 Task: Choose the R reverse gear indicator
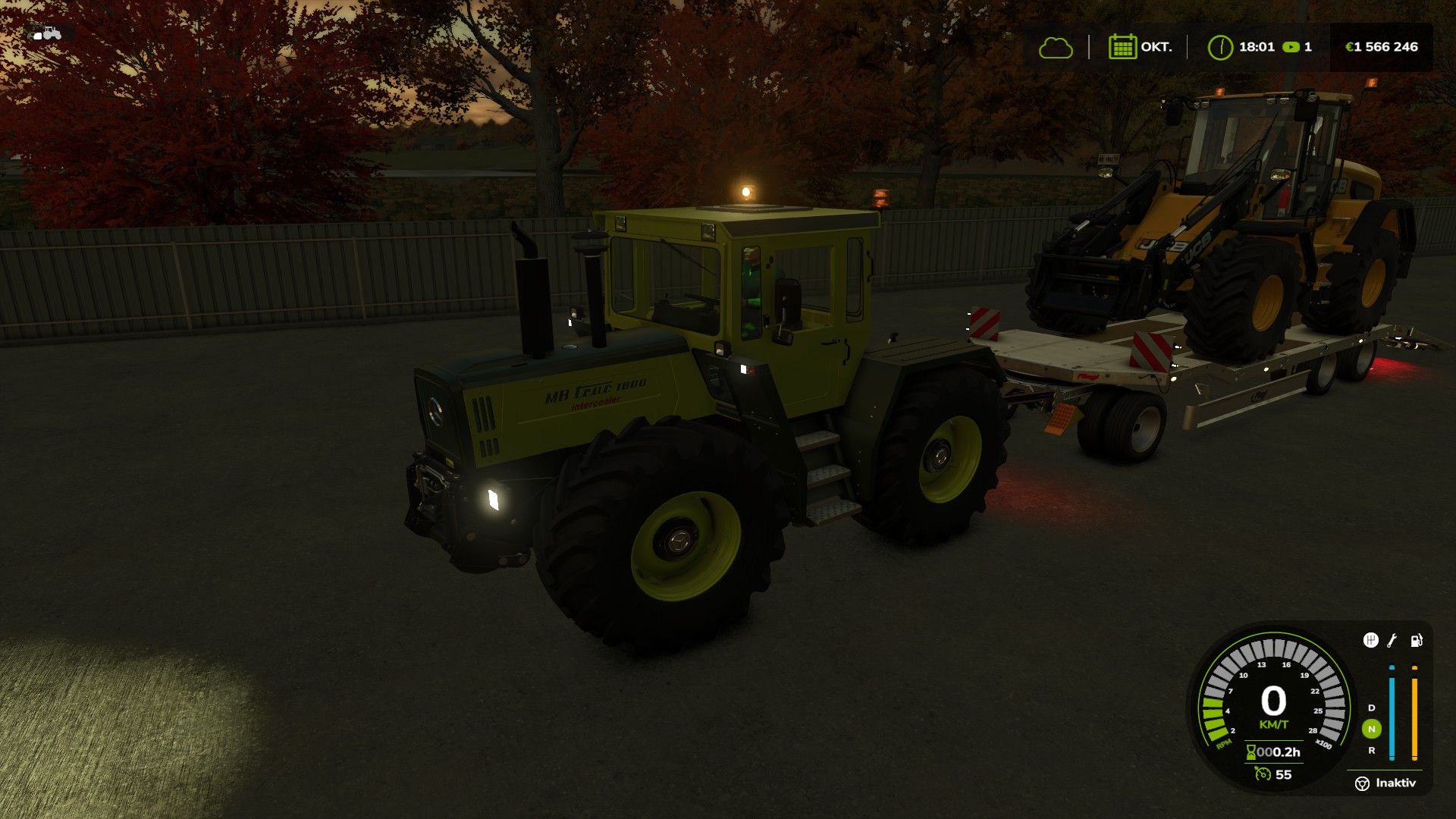point(1371,751)
